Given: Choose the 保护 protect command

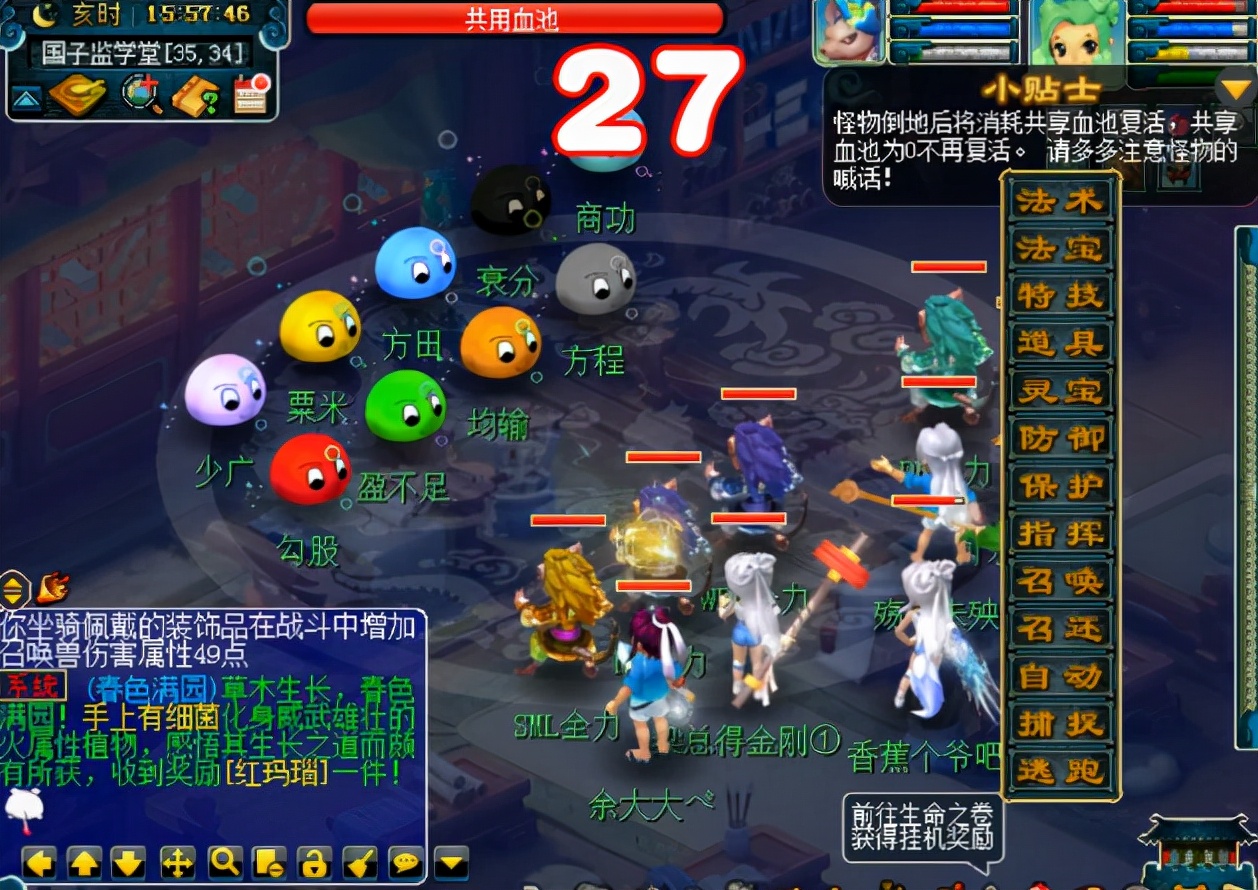Looking at the screenshot, I should click(1059, 486).
